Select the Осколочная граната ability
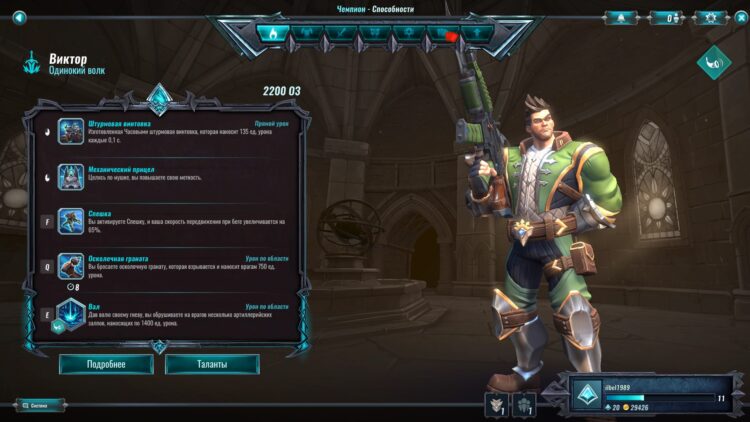The height and width of the screenshot is (422, 750). (71, 265)
